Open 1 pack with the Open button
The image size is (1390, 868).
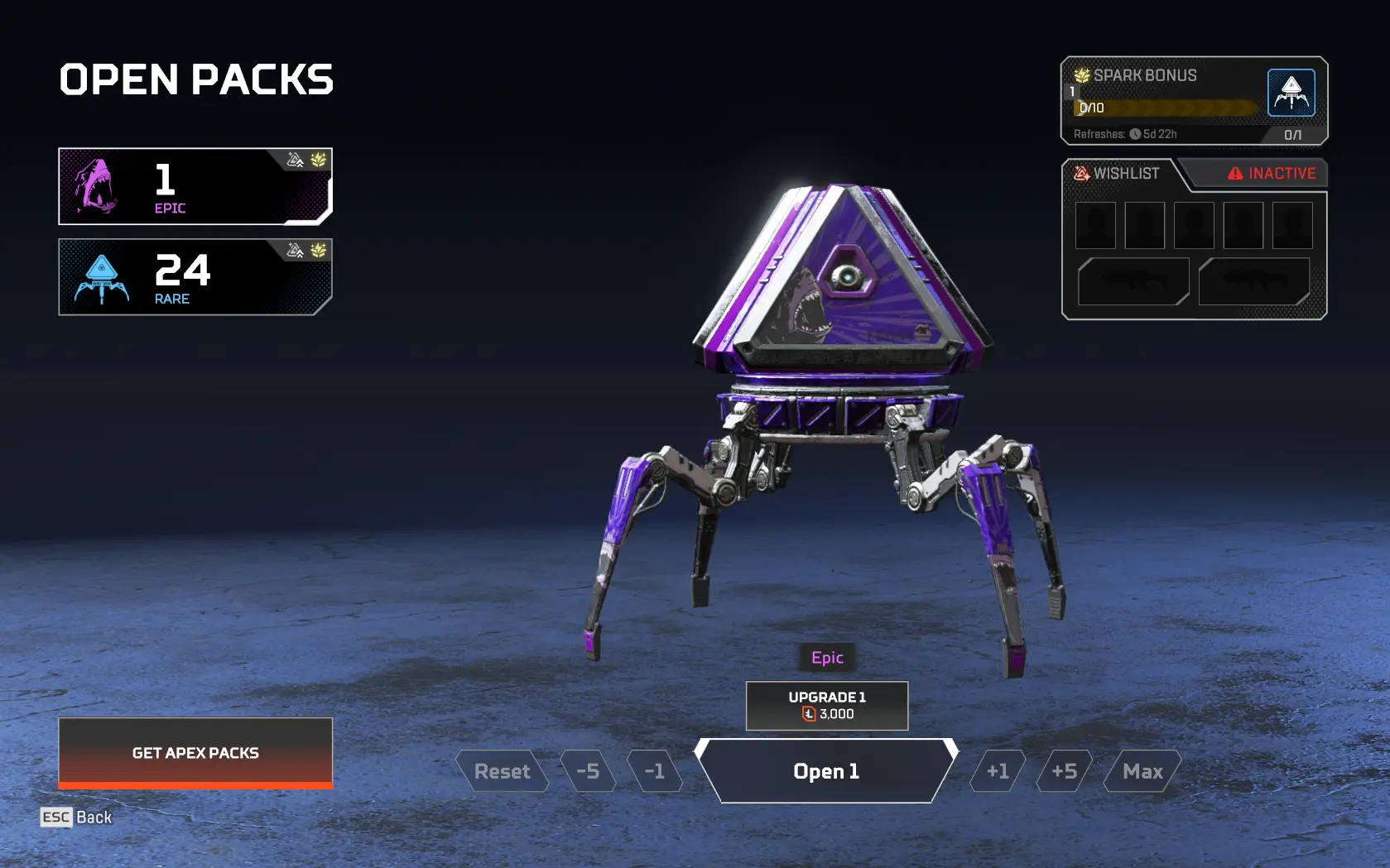pos(826,771)
